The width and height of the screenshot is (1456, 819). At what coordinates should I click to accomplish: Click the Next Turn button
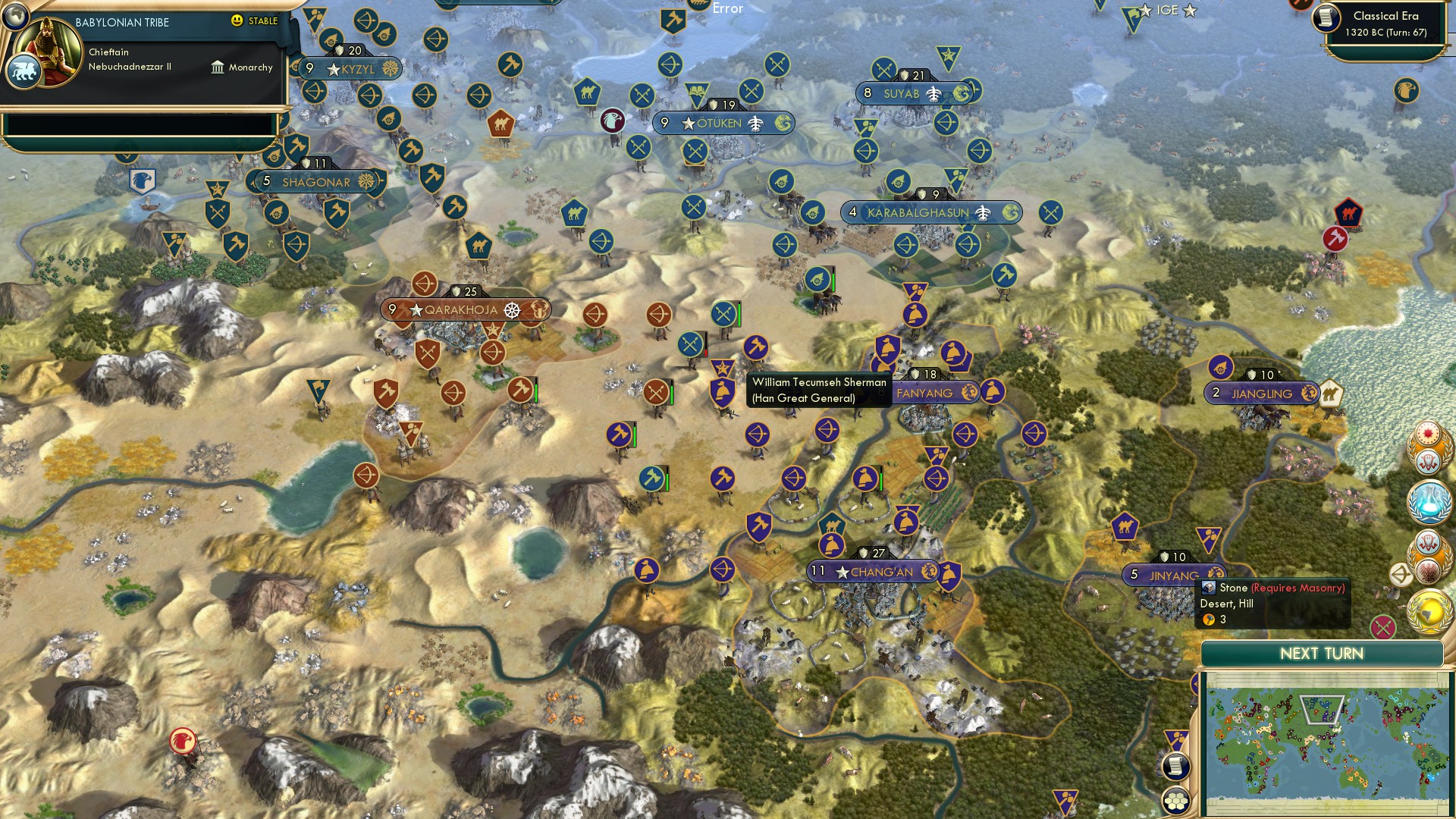[1322, 653]
